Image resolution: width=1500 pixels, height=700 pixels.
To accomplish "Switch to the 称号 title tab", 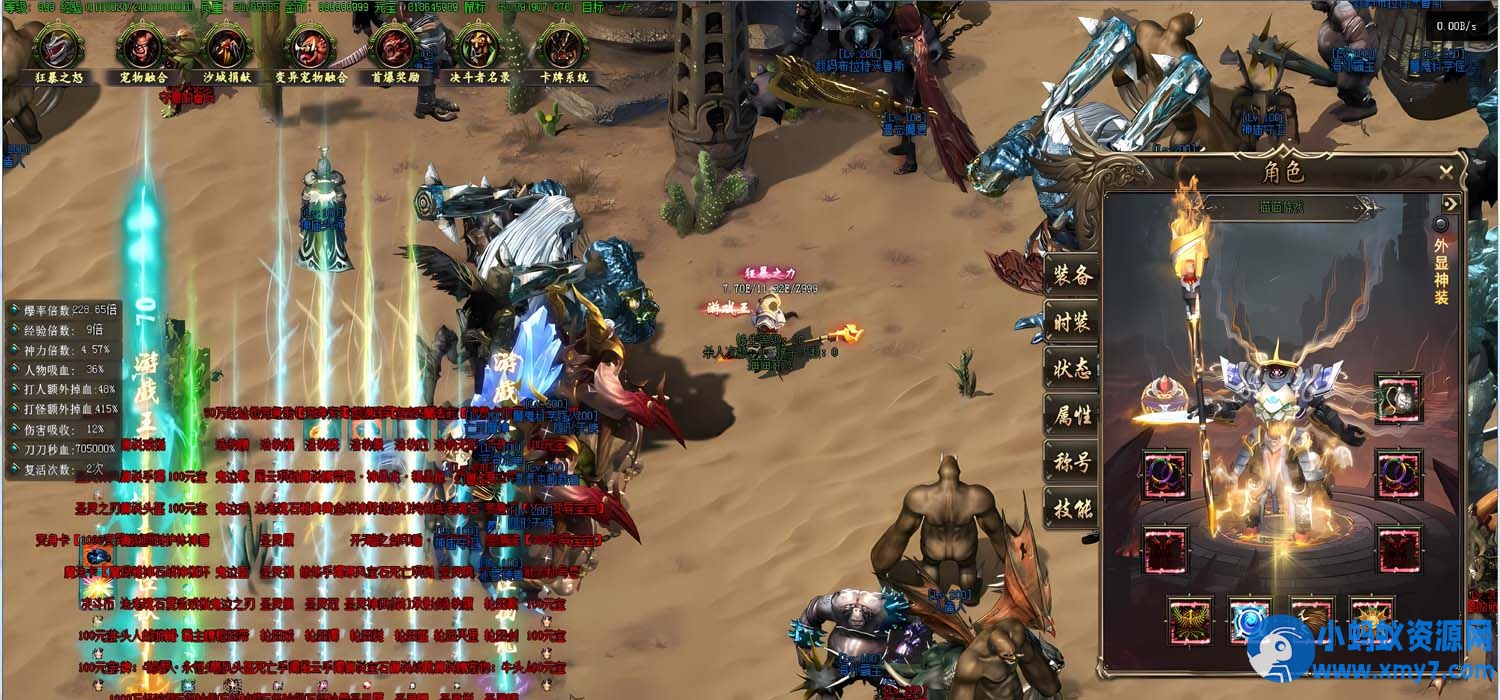I will (x=1072, y=462).
